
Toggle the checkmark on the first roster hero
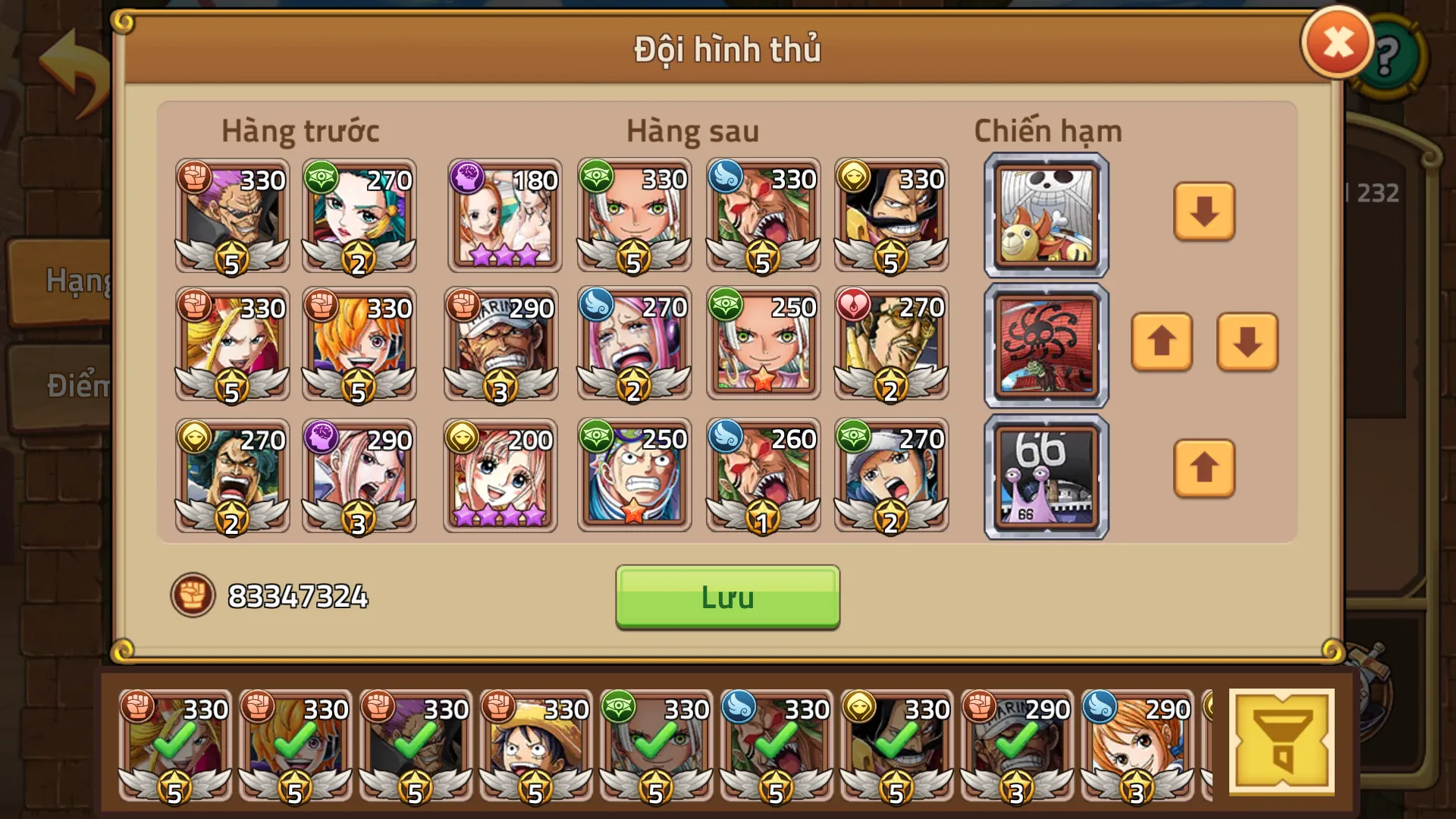[x=176, y=742]
